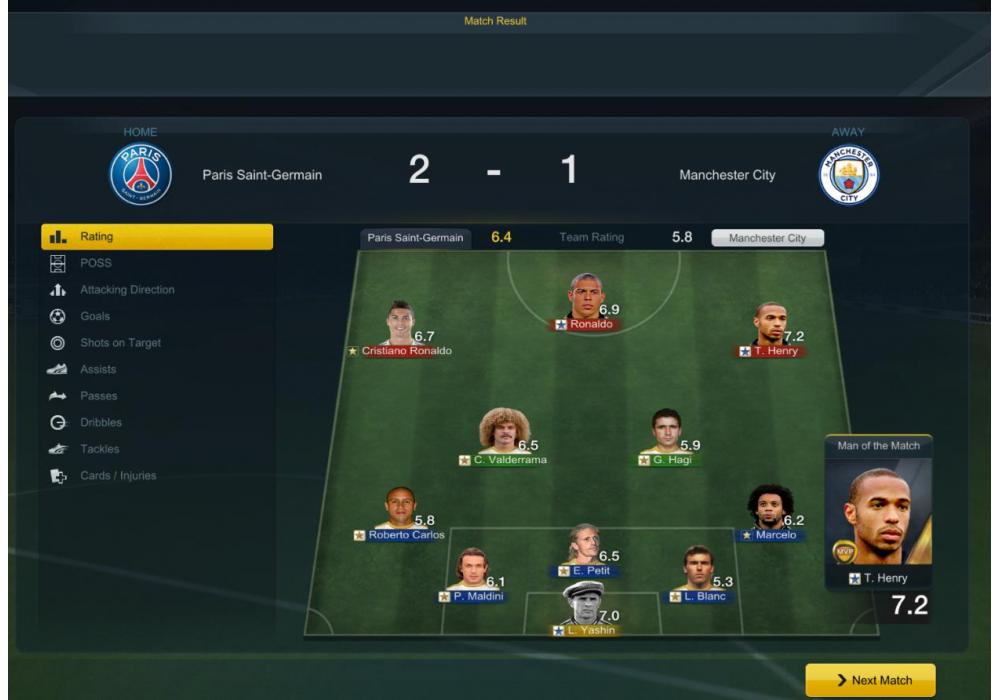Select the Rating stat entry
The image size is (1000, 700).
156,237
